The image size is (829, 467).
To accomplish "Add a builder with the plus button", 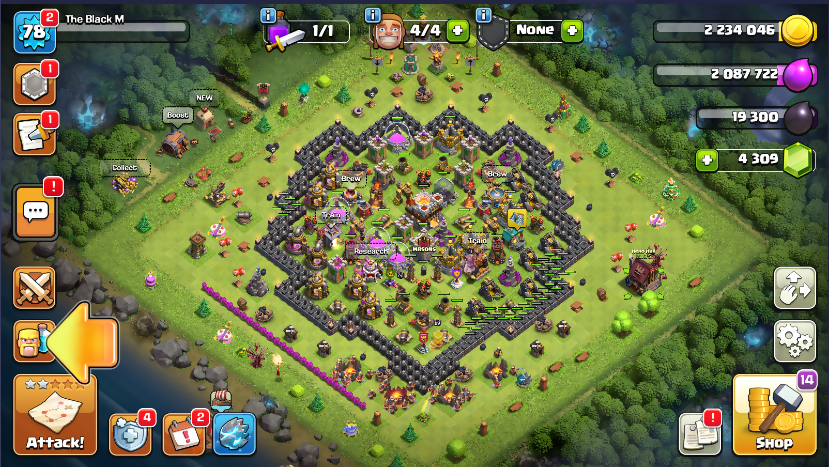I will coord(458,30).
